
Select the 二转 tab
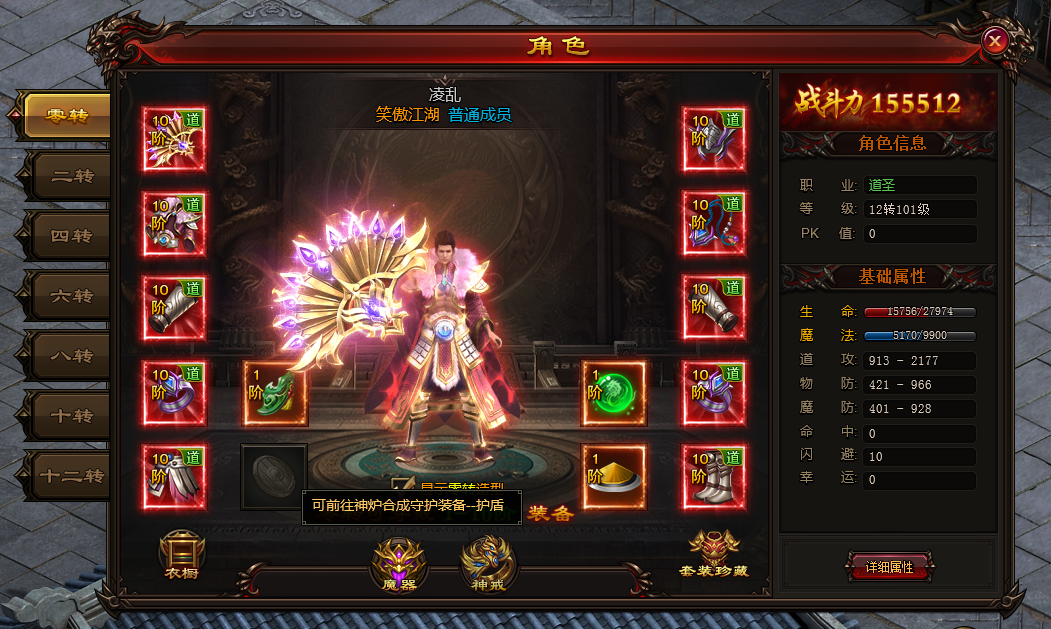[x=70, y=176]
